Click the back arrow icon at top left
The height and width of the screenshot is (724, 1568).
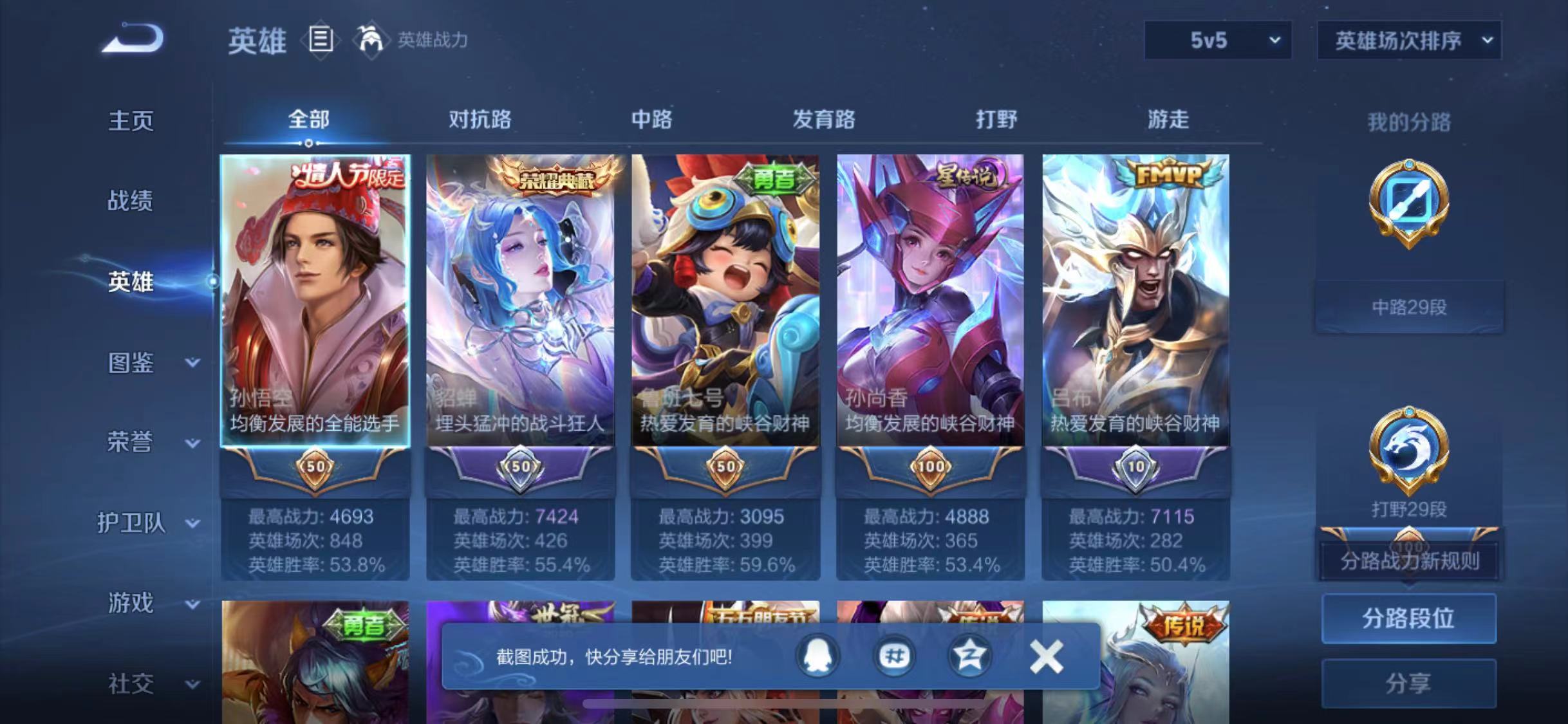click(132, 39)
